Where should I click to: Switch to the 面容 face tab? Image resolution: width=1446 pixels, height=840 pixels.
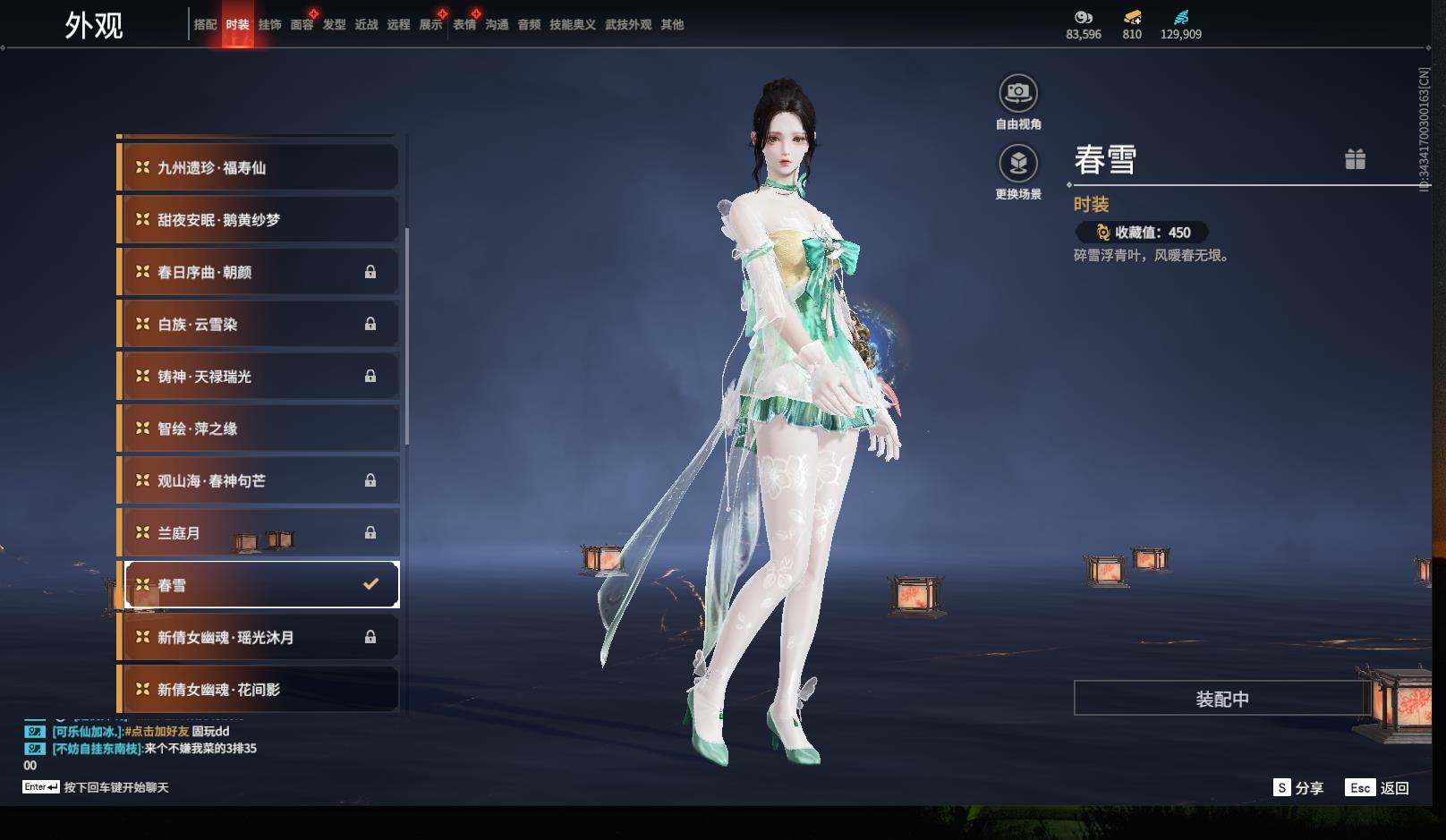pyautogui.click(x=302, y=25)
